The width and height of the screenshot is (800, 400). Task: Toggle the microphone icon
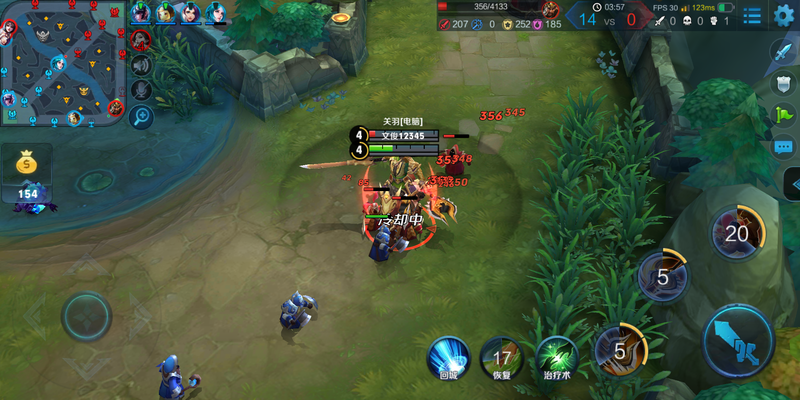coord(141,90)
